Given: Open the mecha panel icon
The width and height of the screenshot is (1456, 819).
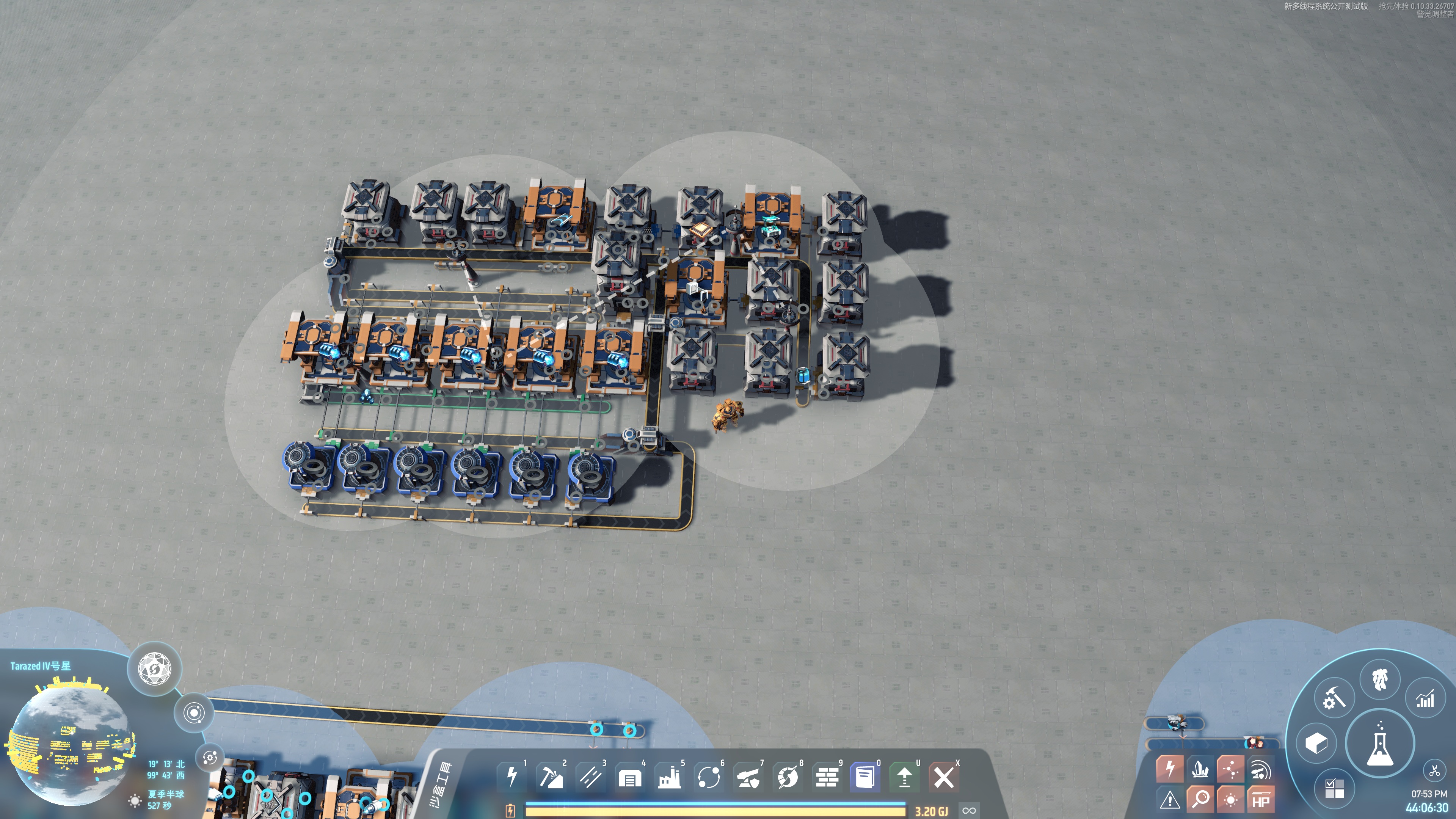Looking at the screenshot, I should click(x=1380, y=679).
